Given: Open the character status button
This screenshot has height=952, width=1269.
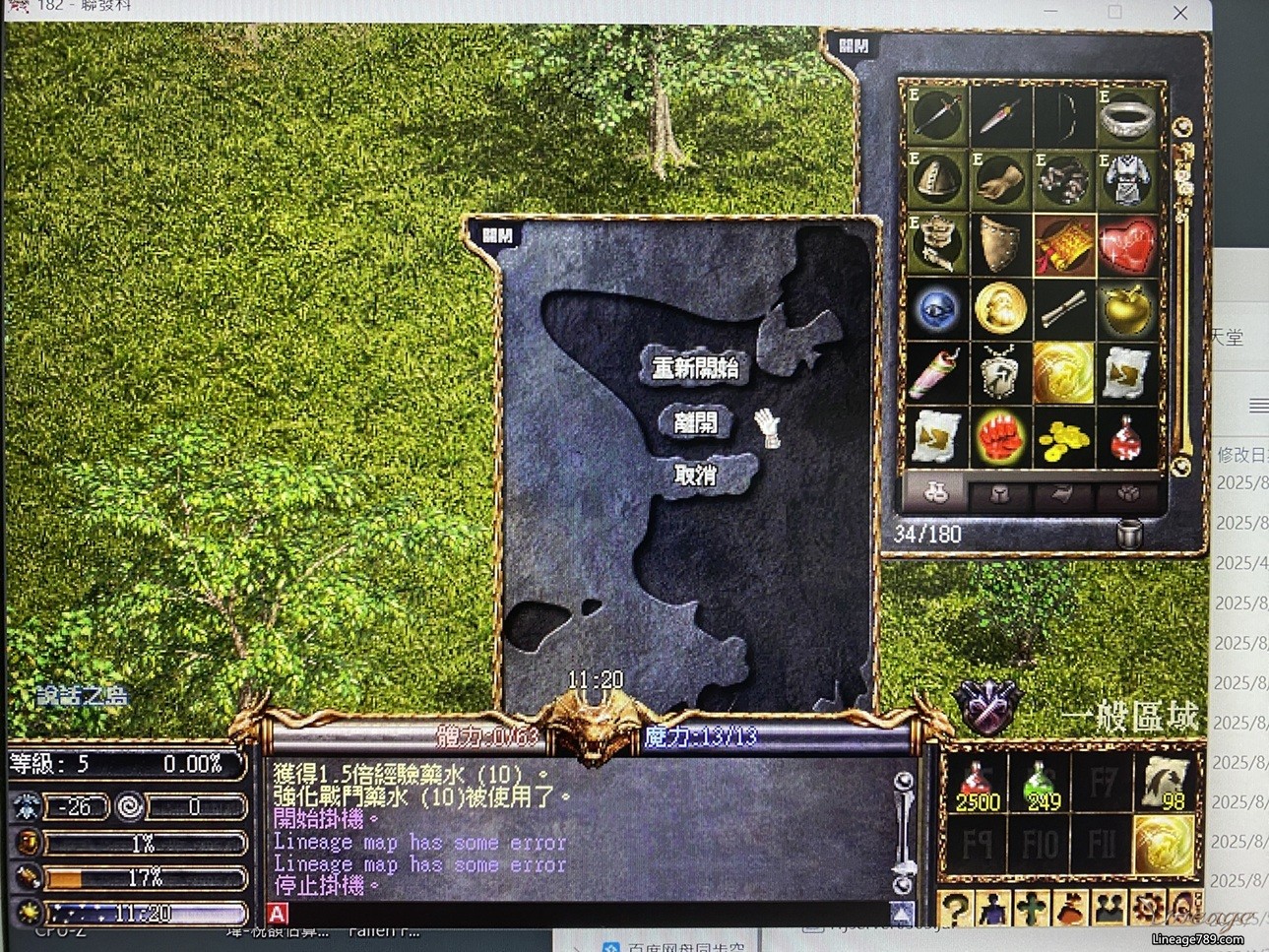Looking at the screenshot, I should click(992, 909).
